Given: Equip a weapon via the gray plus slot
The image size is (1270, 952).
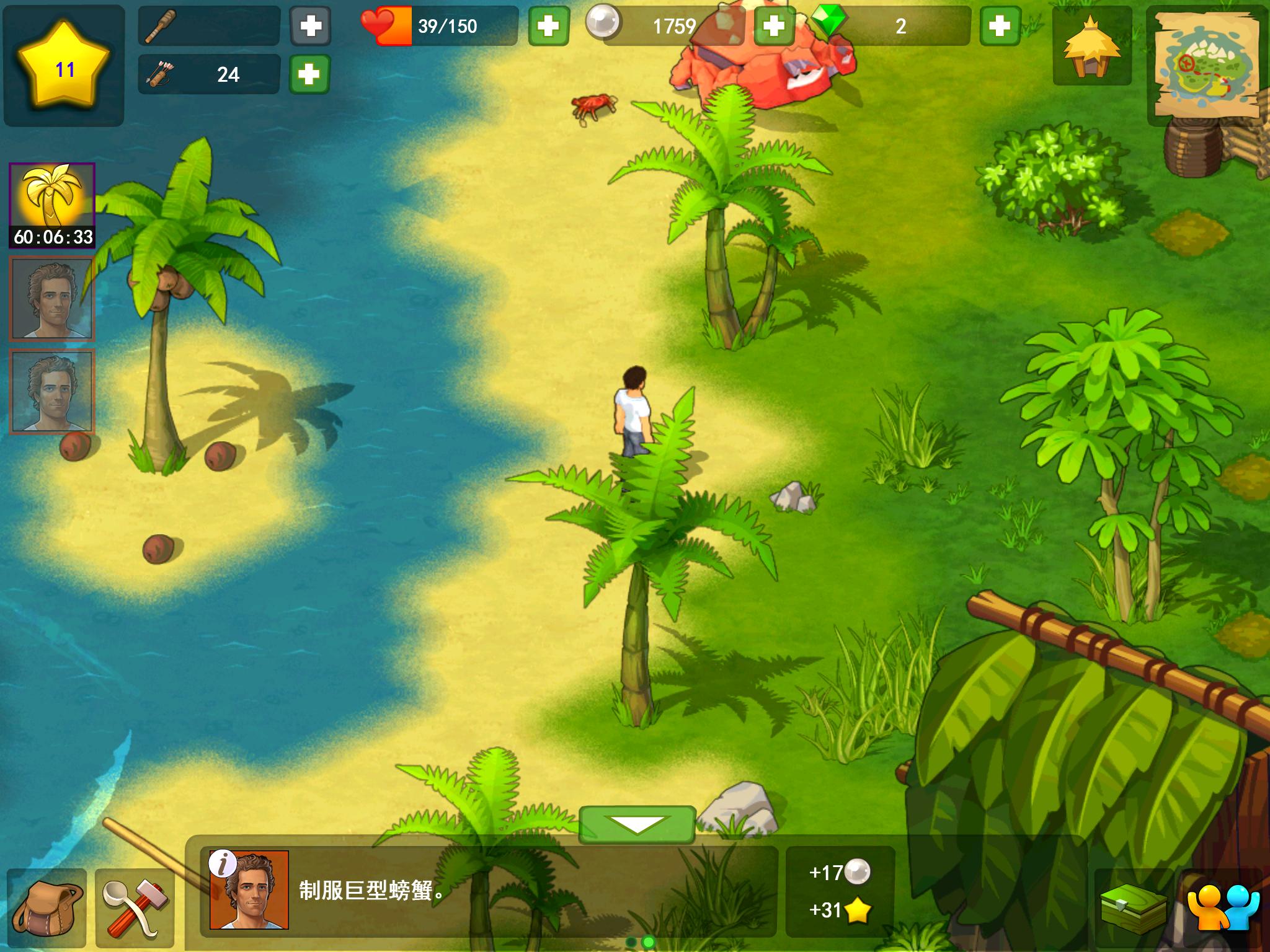Looking at the screenshot, I should pyautogui.click(x=310, y=26).
